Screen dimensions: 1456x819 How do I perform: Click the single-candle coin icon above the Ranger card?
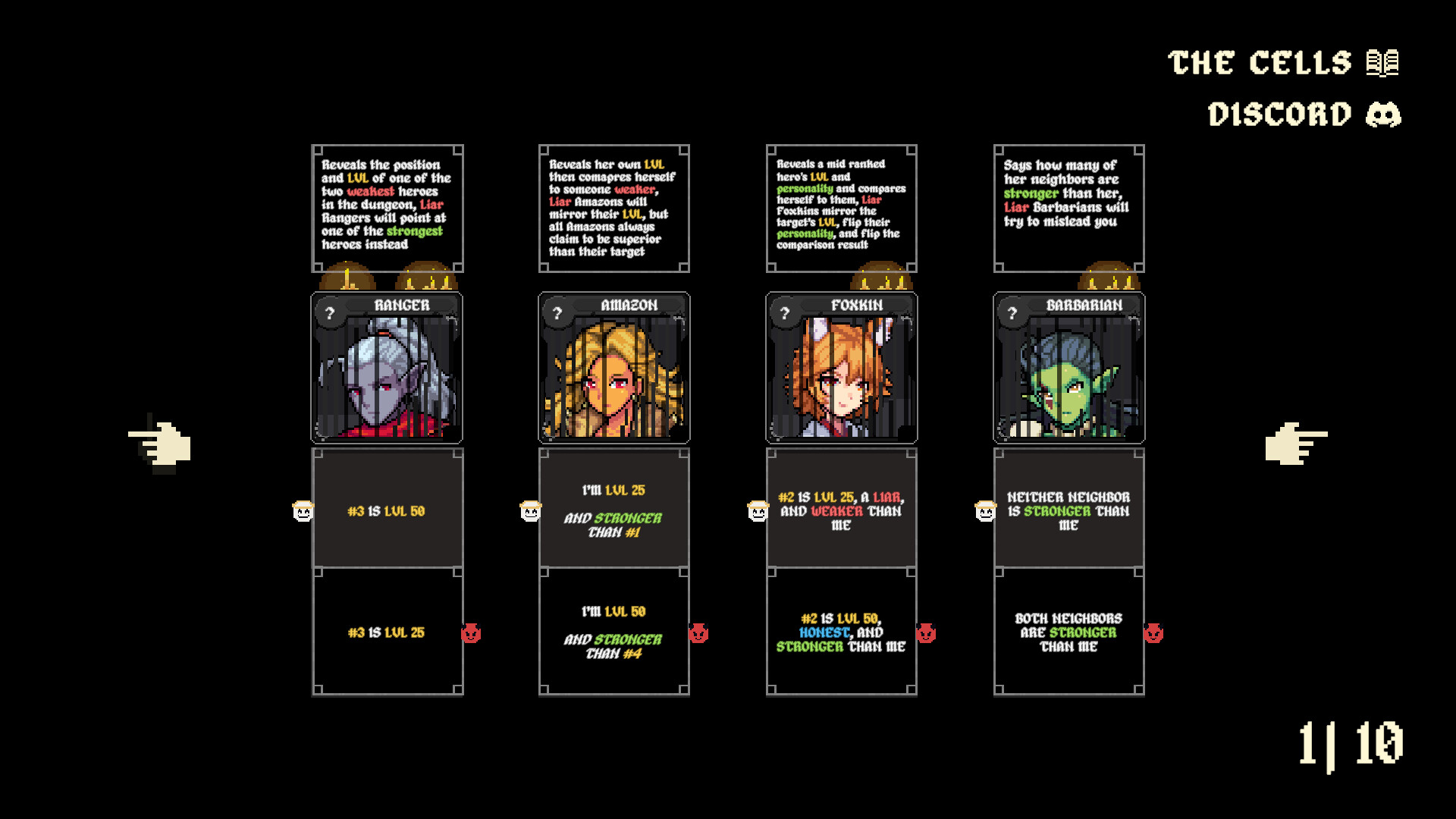pyautogui.click(x=347, y=279)
